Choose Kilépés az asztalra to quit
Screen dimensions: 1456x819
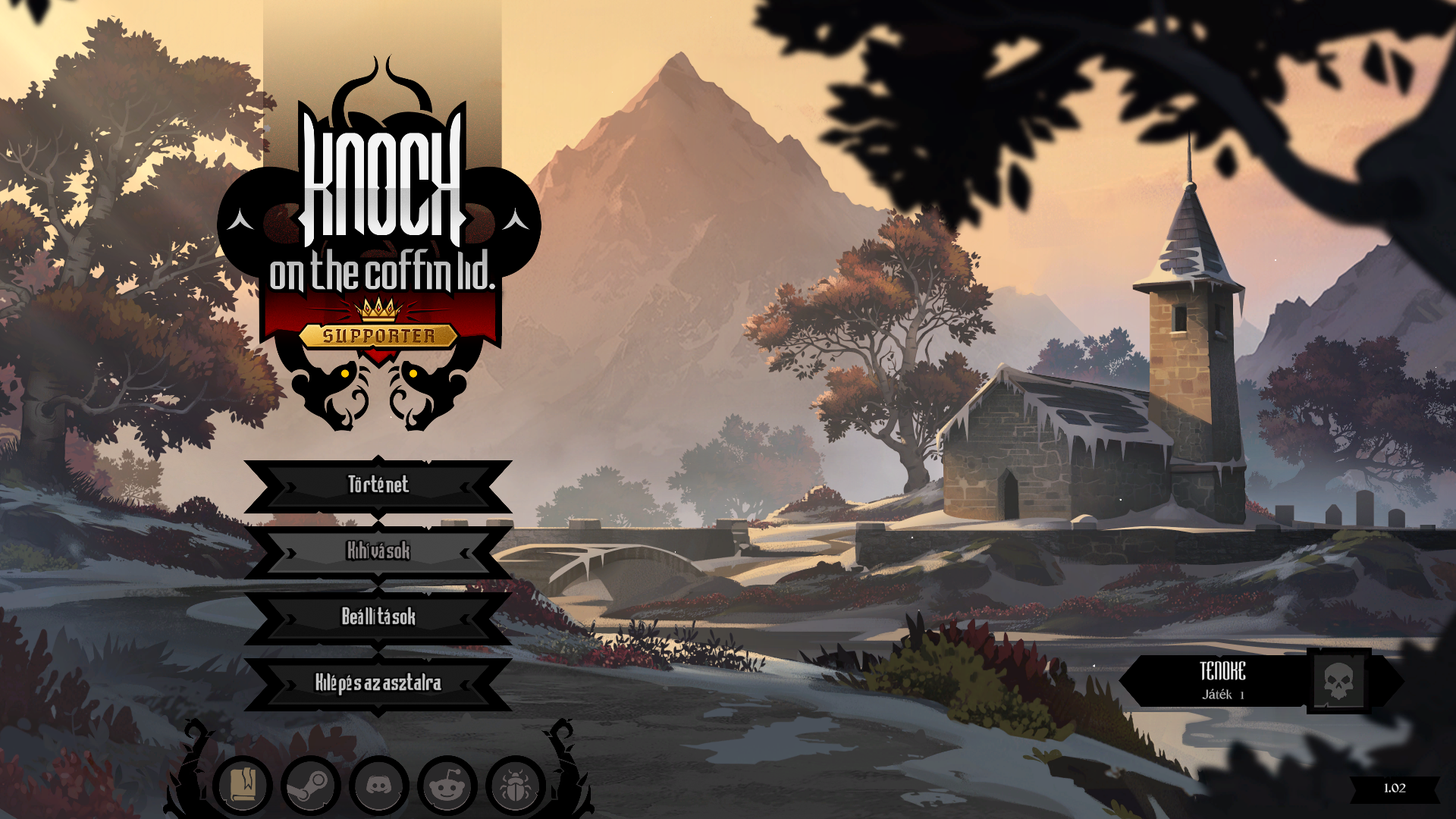(x=378, y=683)
